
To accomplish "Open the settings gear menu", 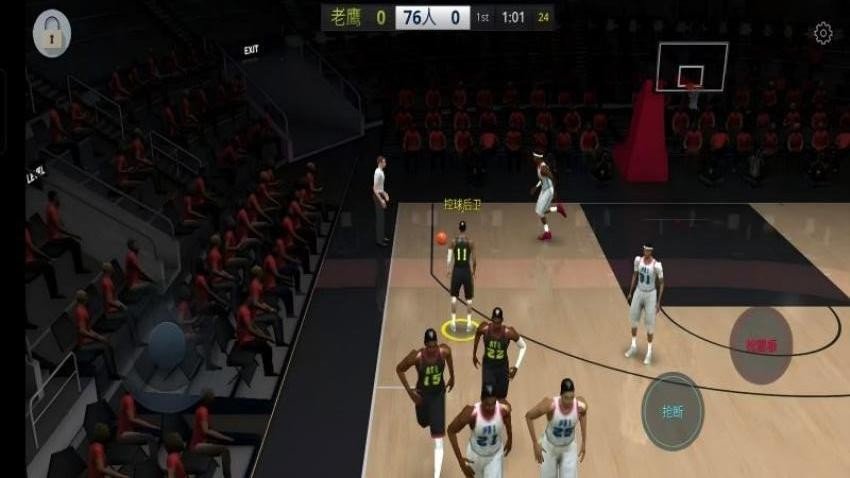I will pos(823,34).
